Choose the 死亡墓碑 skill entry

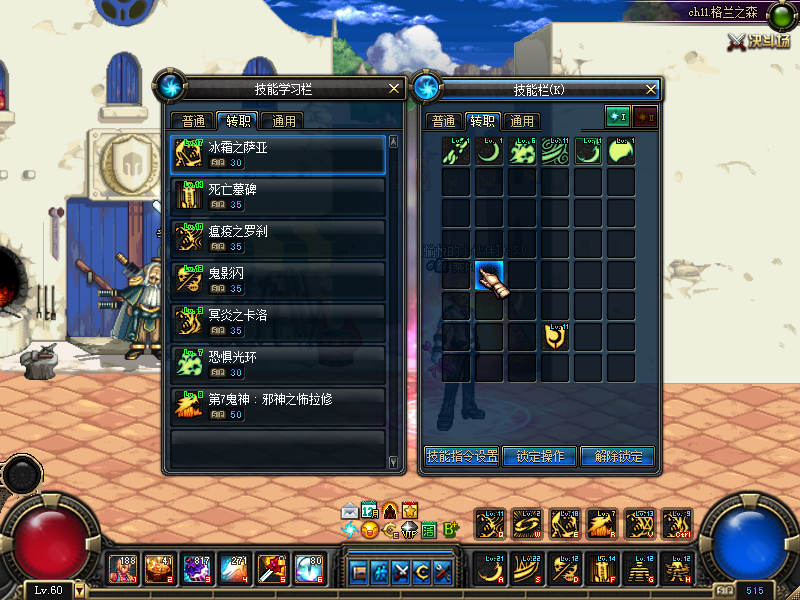278,195
